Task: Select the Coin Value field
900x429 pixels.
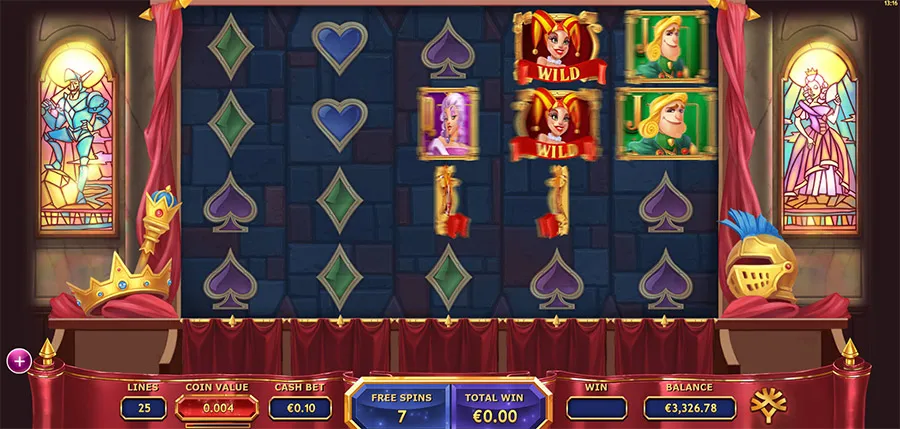Action: pos(217,408)
